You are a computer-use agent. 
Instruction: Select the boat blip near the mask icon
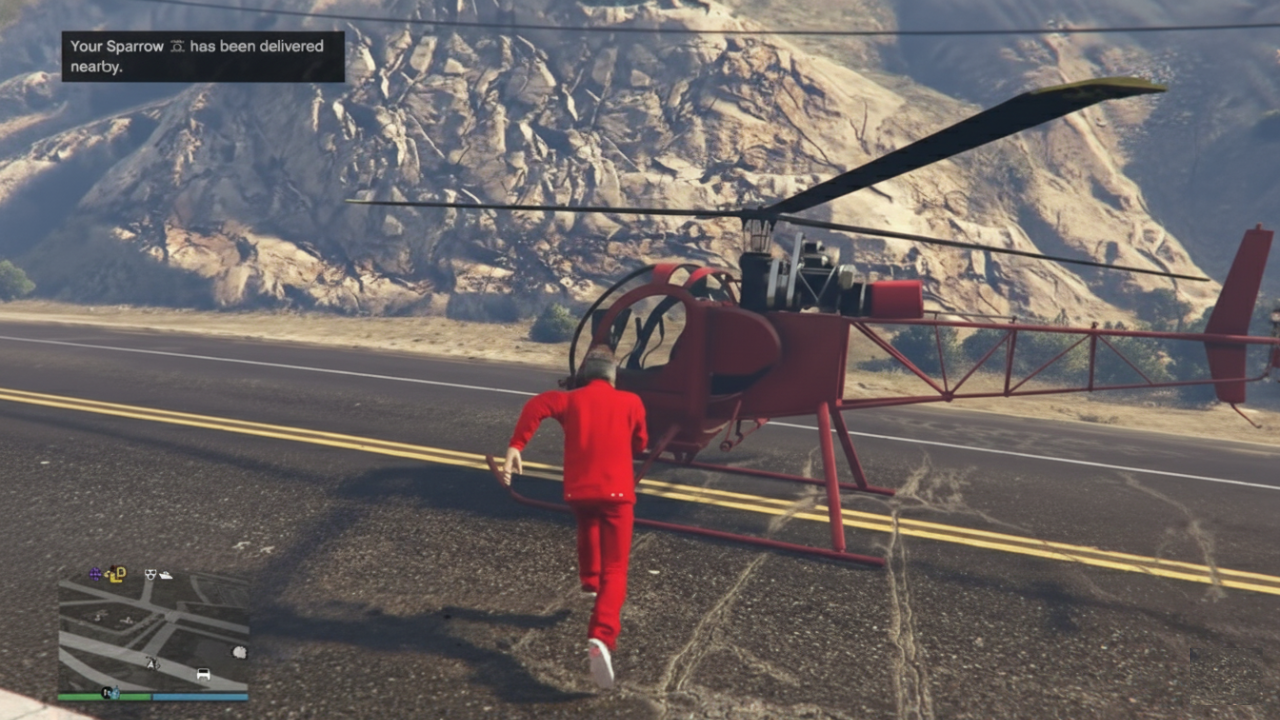(166, 574)
